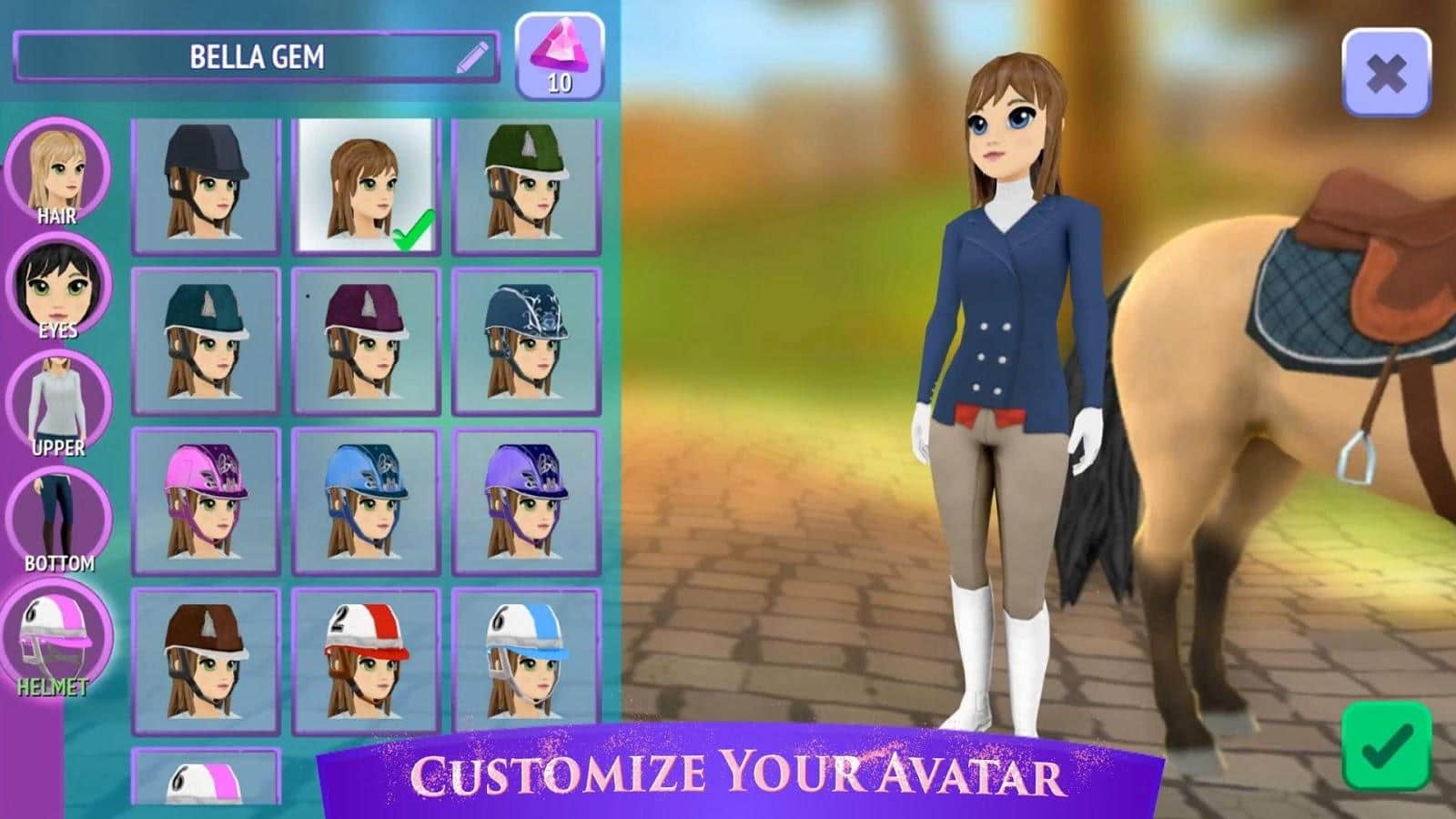The image size is (1456, 819).
Task: Close the avatar customization screen
Action: tap(1386, 73)
